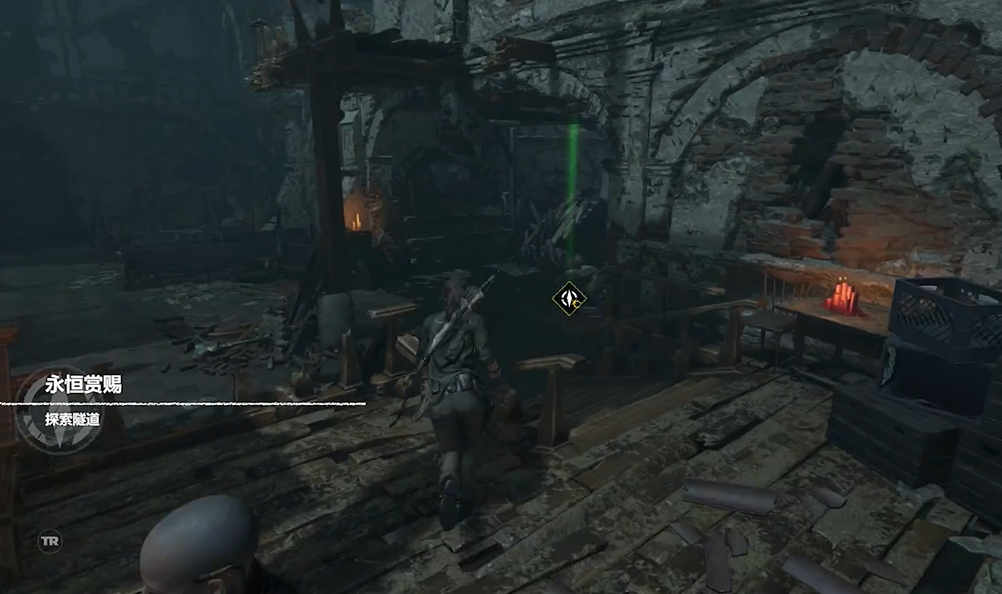Click the round TR logo badge

pyautogui.click(x=49, y=541)
